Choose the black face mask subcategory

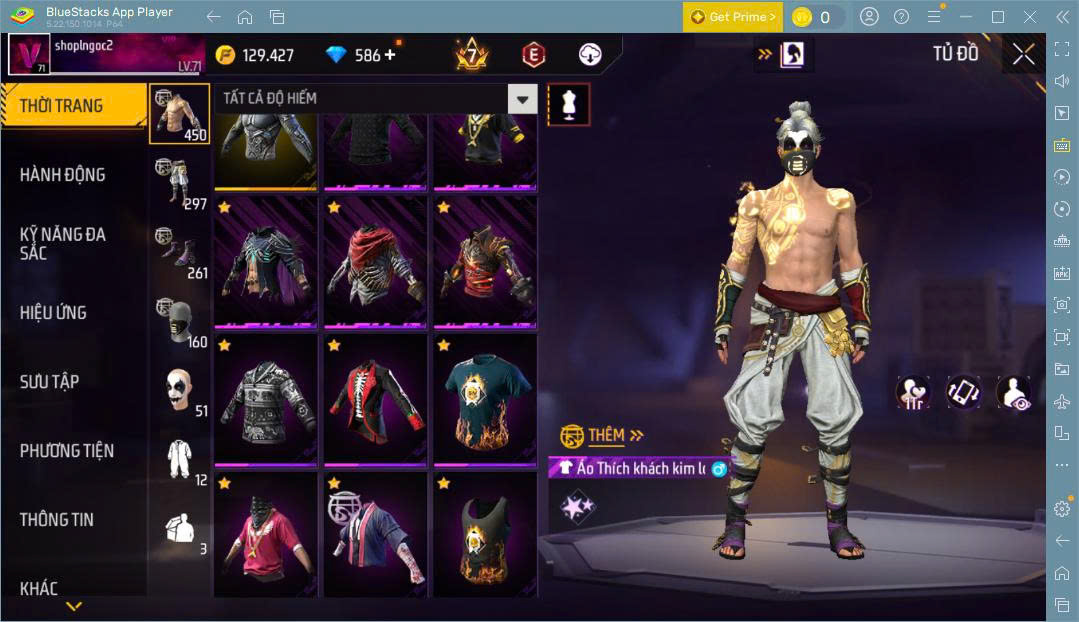click(x=180, y=322)
